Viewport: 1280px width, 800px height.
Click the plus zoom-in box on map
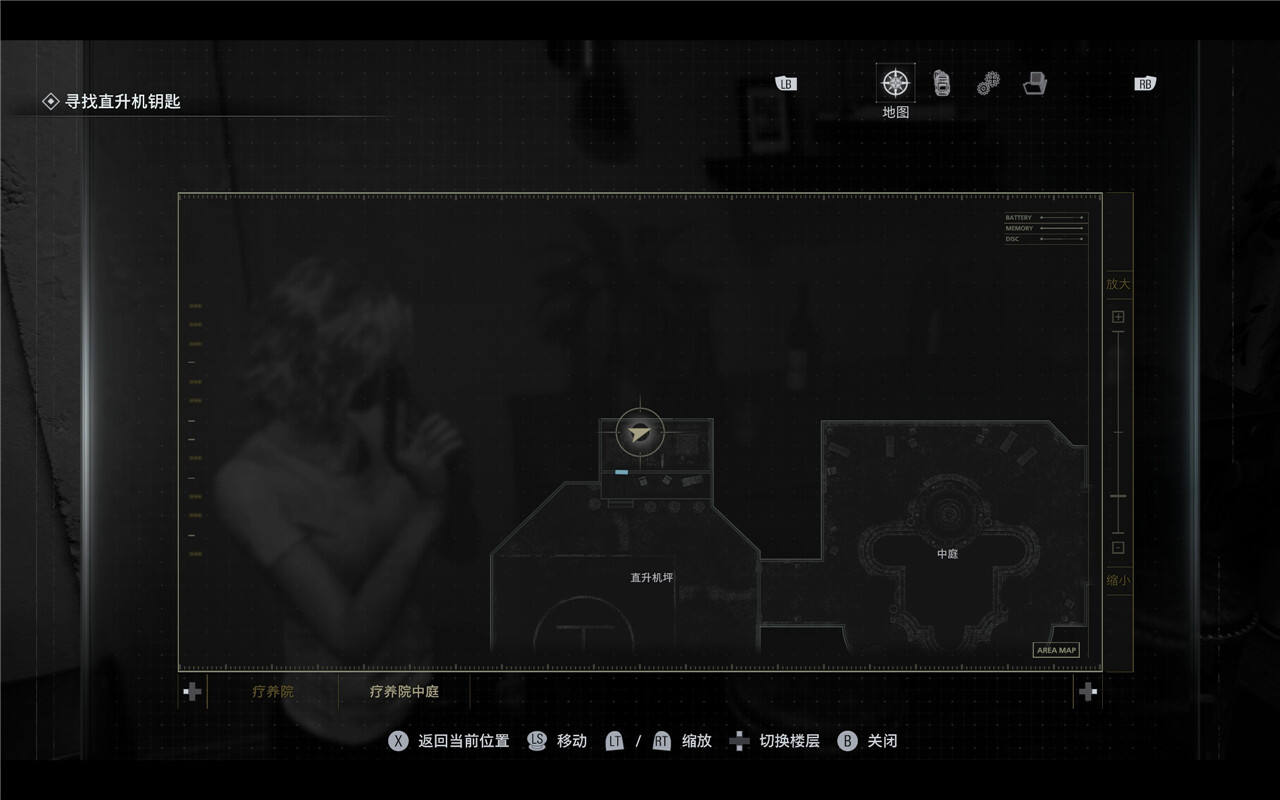point(1118,317)
